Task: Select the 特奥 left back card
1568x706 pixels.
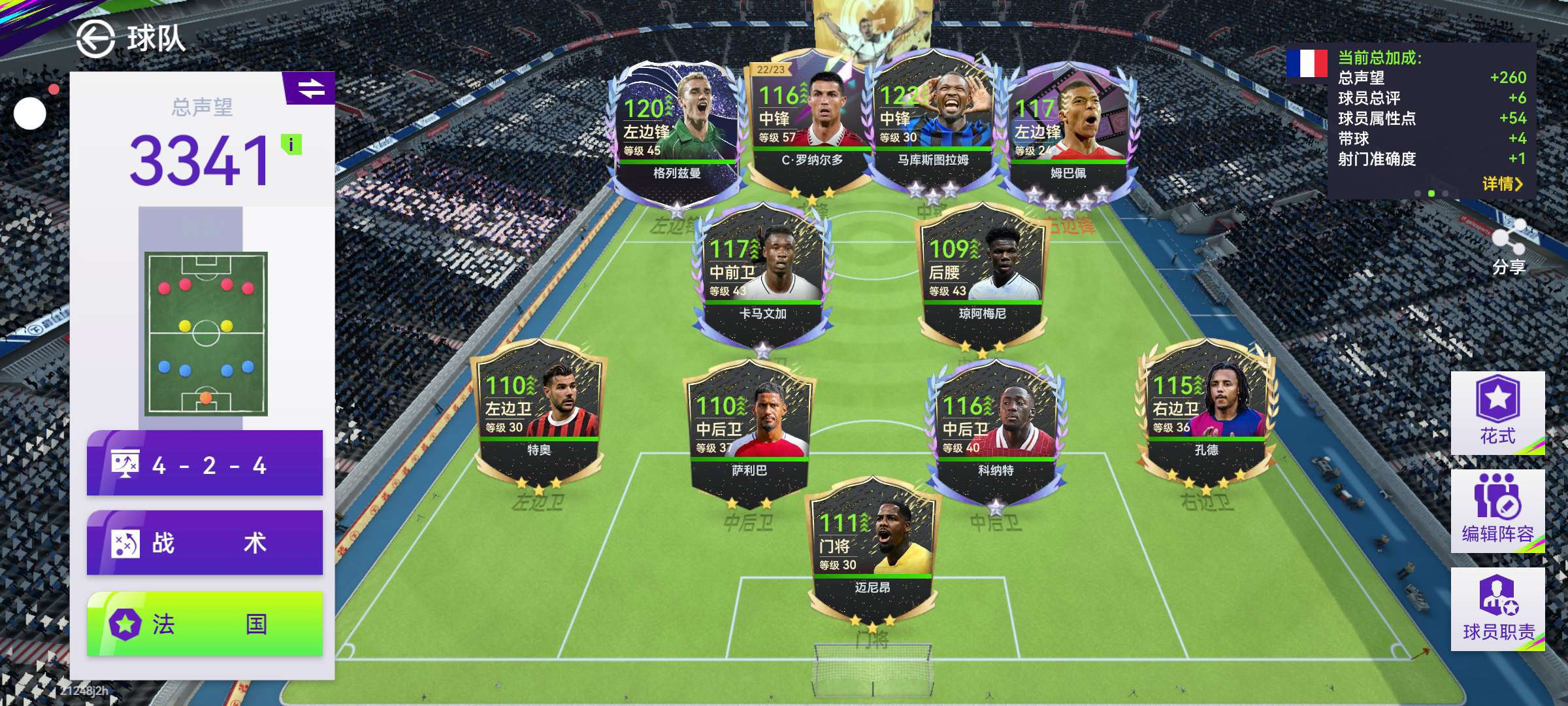Action: click(539, 412)
